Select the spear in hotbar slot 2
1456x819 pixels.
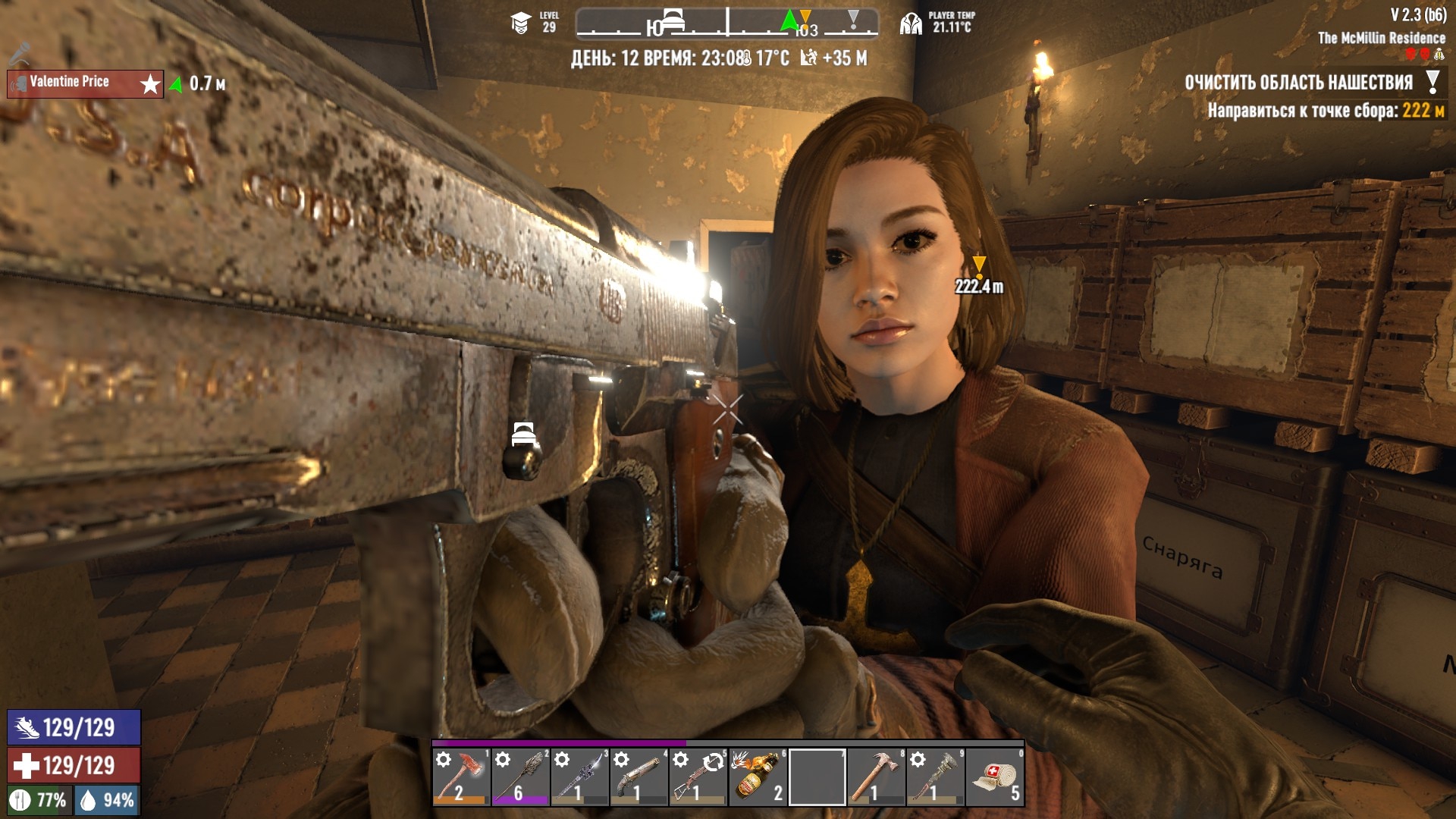(x=520, y=777)
